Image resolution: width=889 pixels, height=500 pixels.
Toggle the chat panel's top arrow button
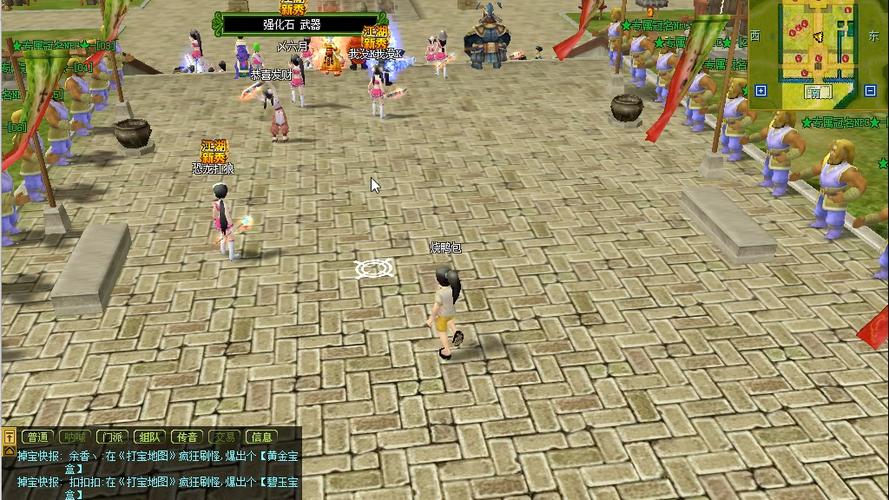coord(9,437)
